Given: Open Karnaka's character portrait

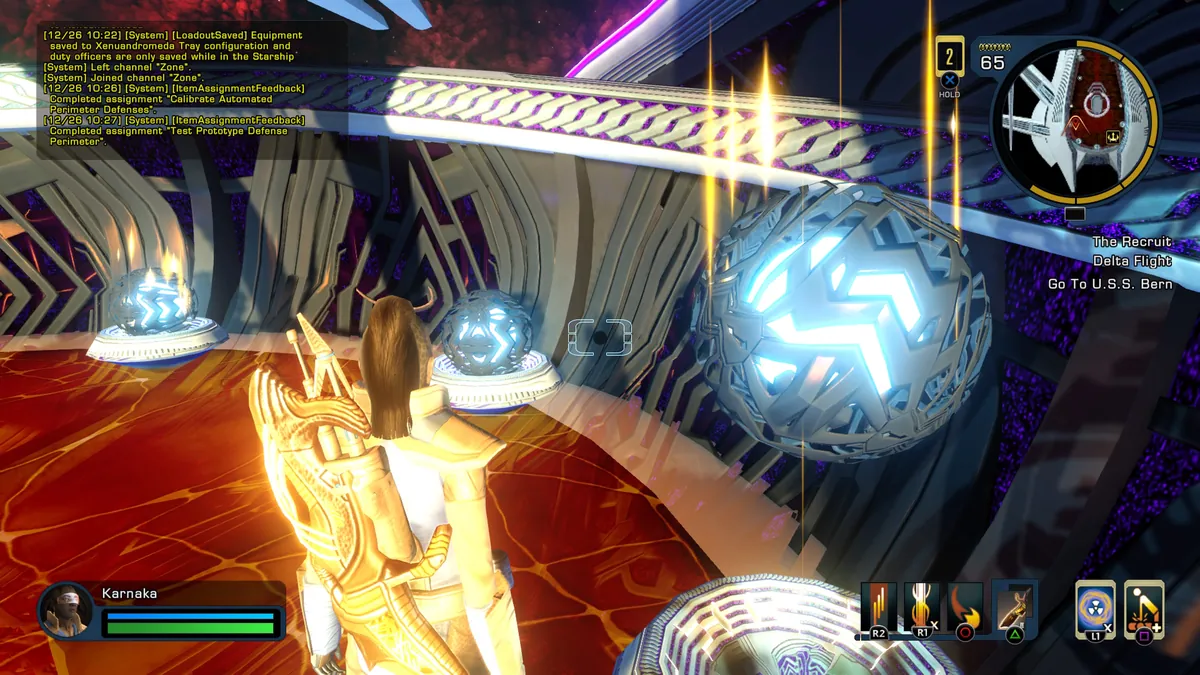Looking at the screenshot, I should [x=66, y=609].
